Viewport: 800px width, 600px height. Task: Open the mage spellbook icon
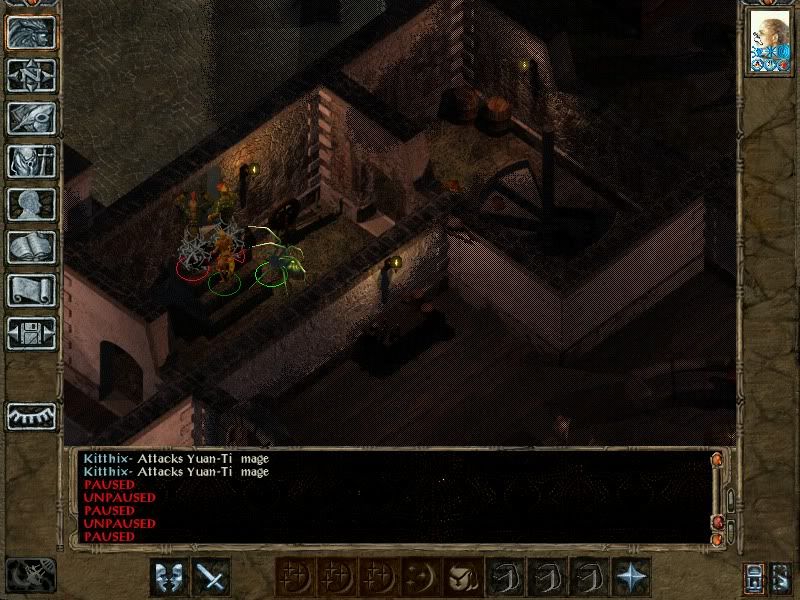point(32,247)
